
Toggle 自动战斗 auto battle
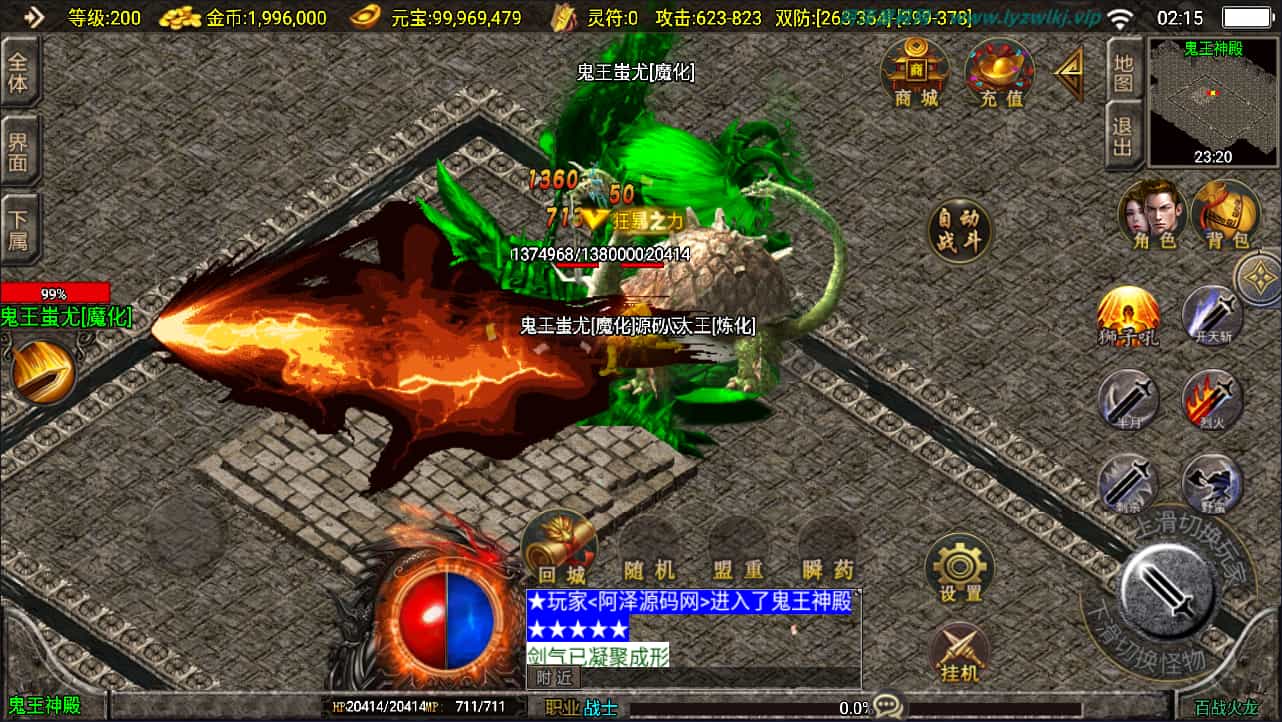[x=960, y=231]
